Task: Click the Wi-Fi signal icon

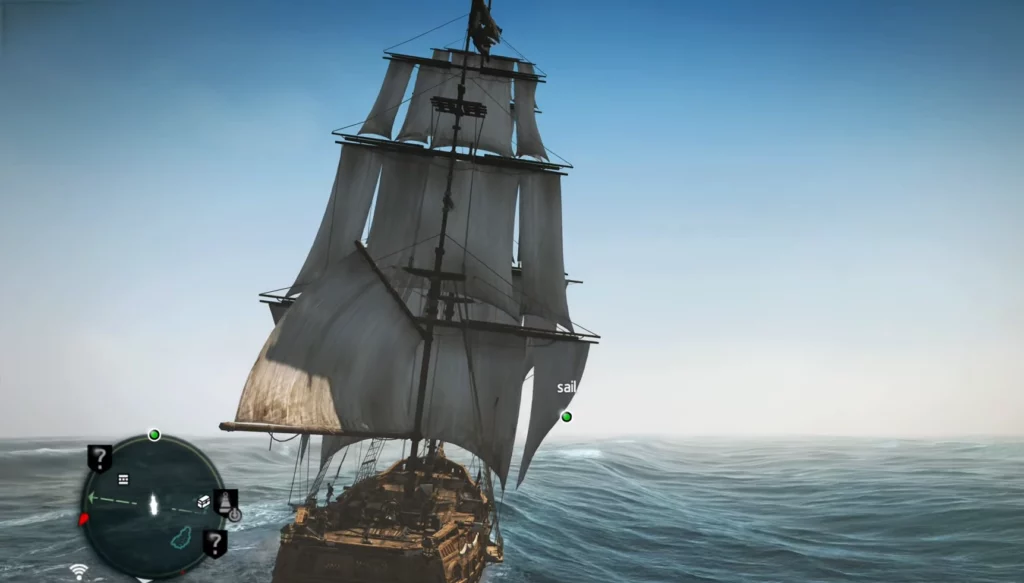Action: pos(78,572)
